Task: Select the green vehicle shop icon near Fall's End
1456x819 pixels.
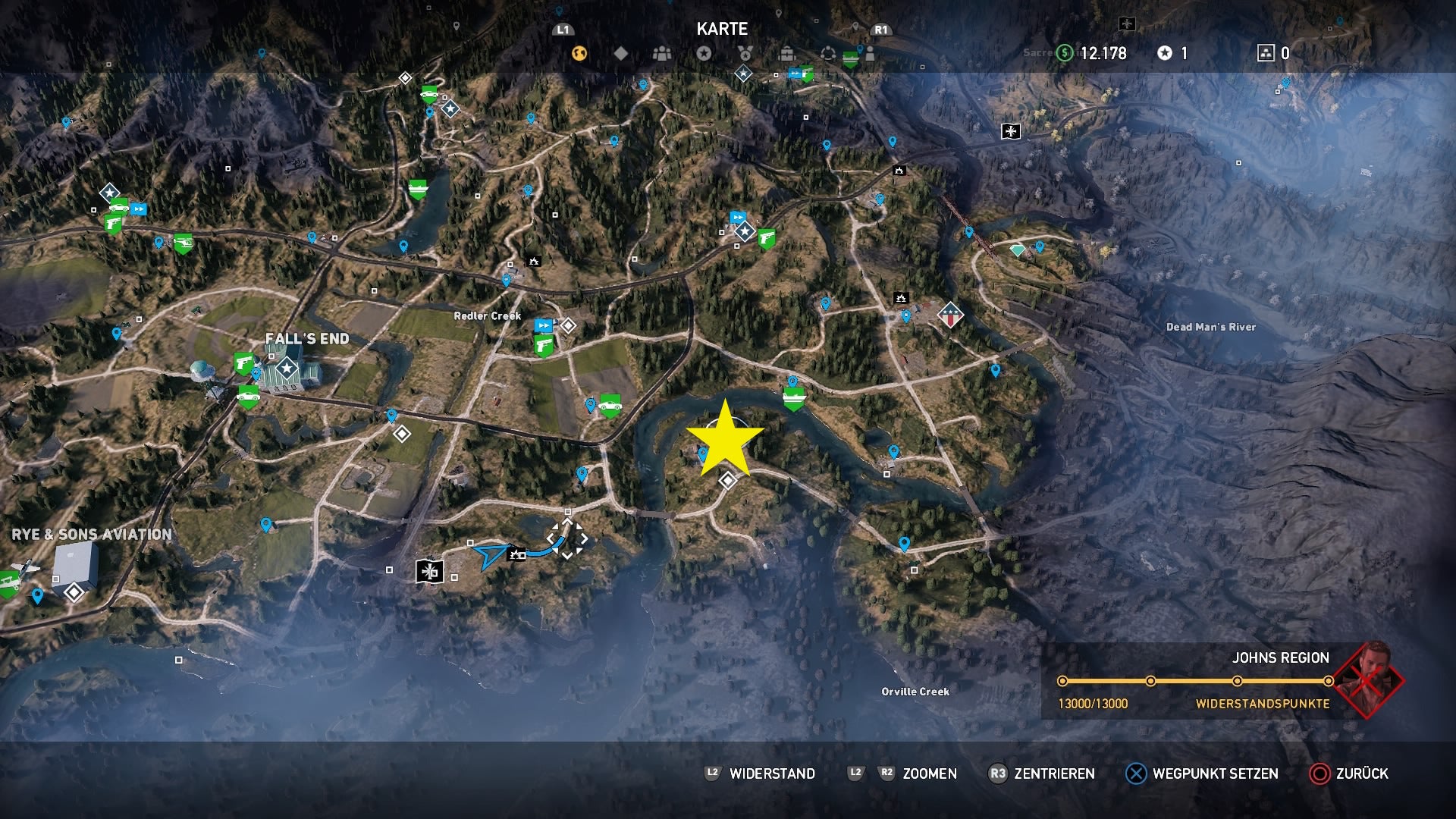Action: click(x=248, y=397)
